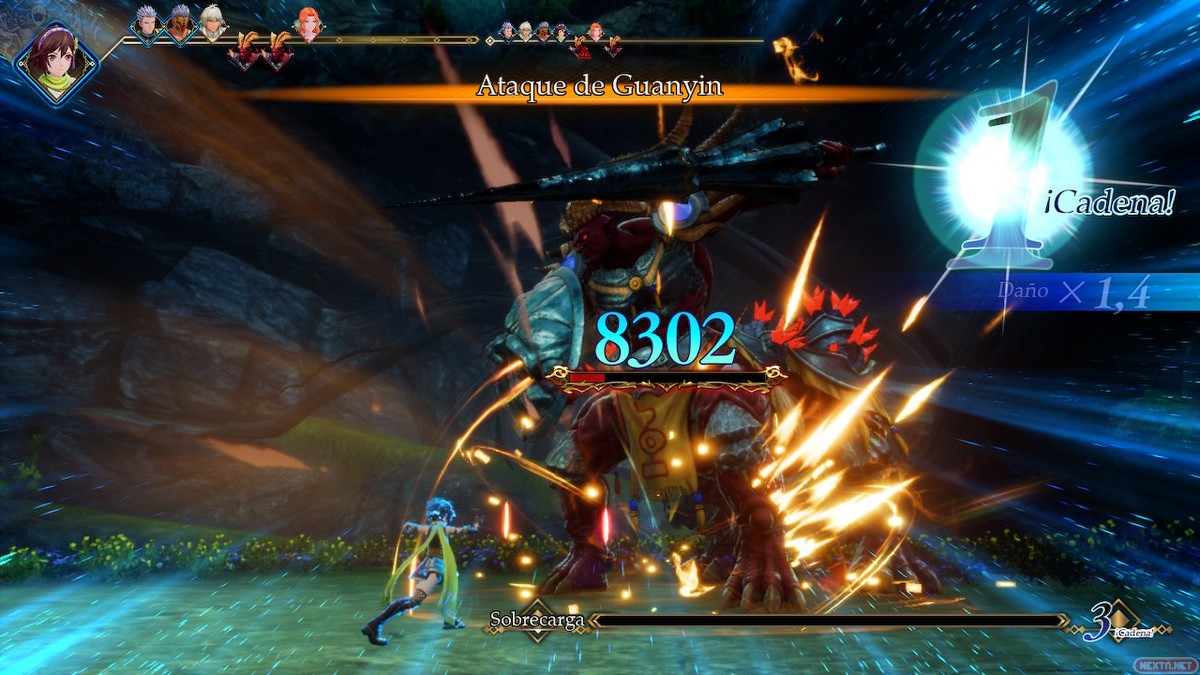1200x675 pixels.
Task: Click the dark-skinned ally's timeline portrait
Action: coord(179,24)
